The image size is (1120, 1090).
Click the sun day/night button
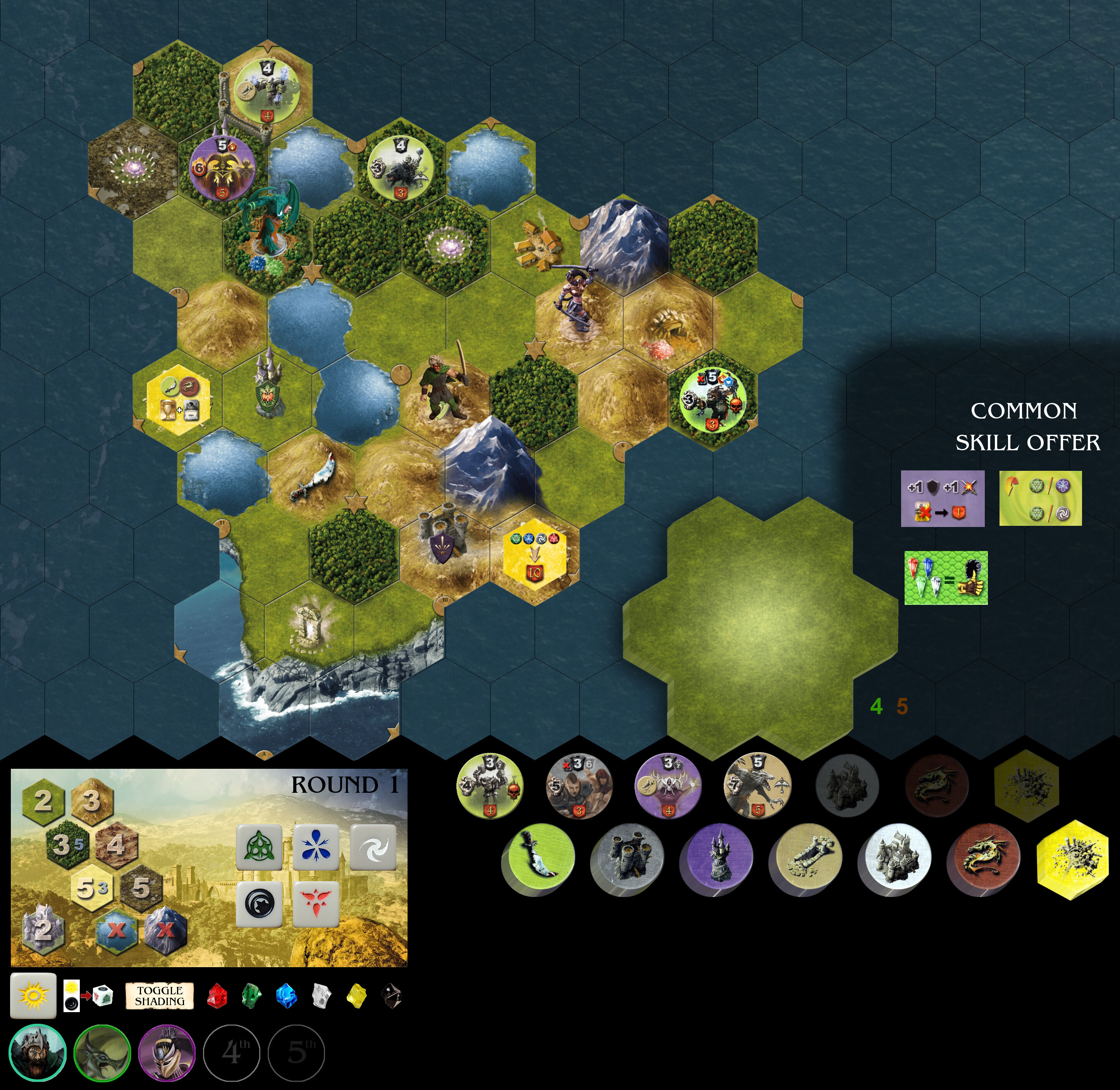(x=33, y=995)
